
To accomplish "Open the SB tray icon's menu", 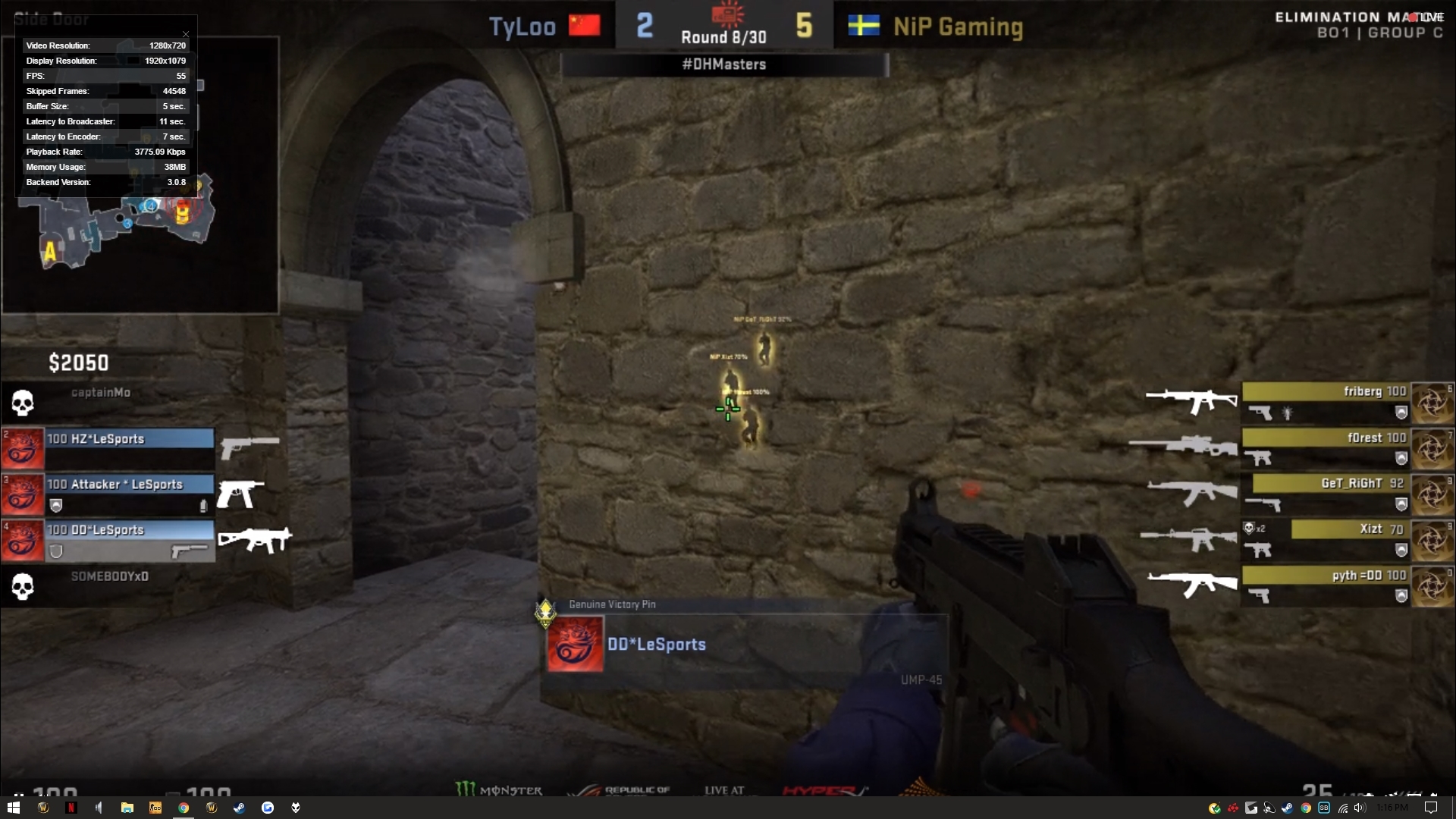I will (x=1323, y=808).
